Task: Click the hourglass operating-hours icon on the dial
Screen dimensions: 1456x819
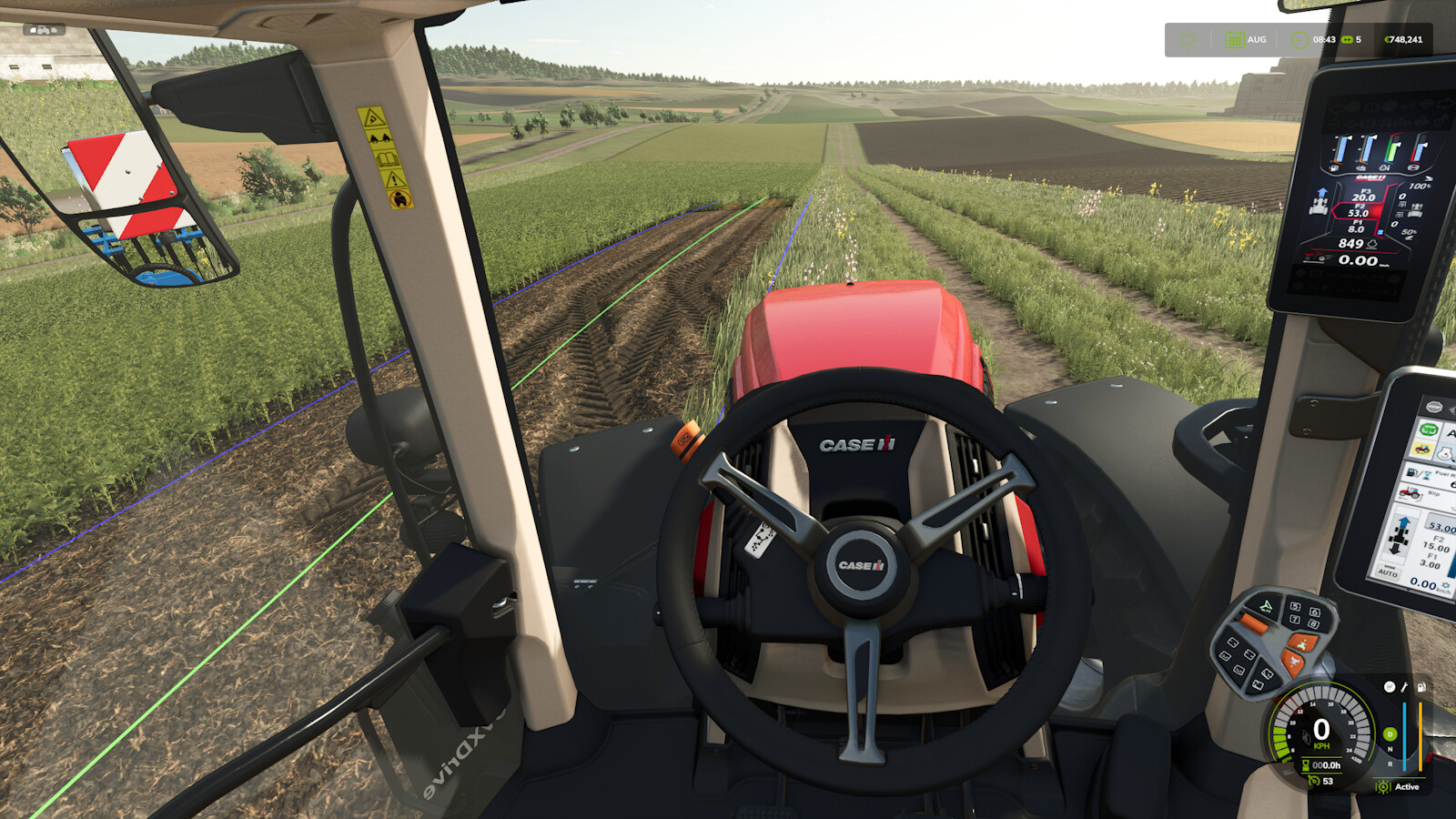Action: click(x=1305, y=765)
